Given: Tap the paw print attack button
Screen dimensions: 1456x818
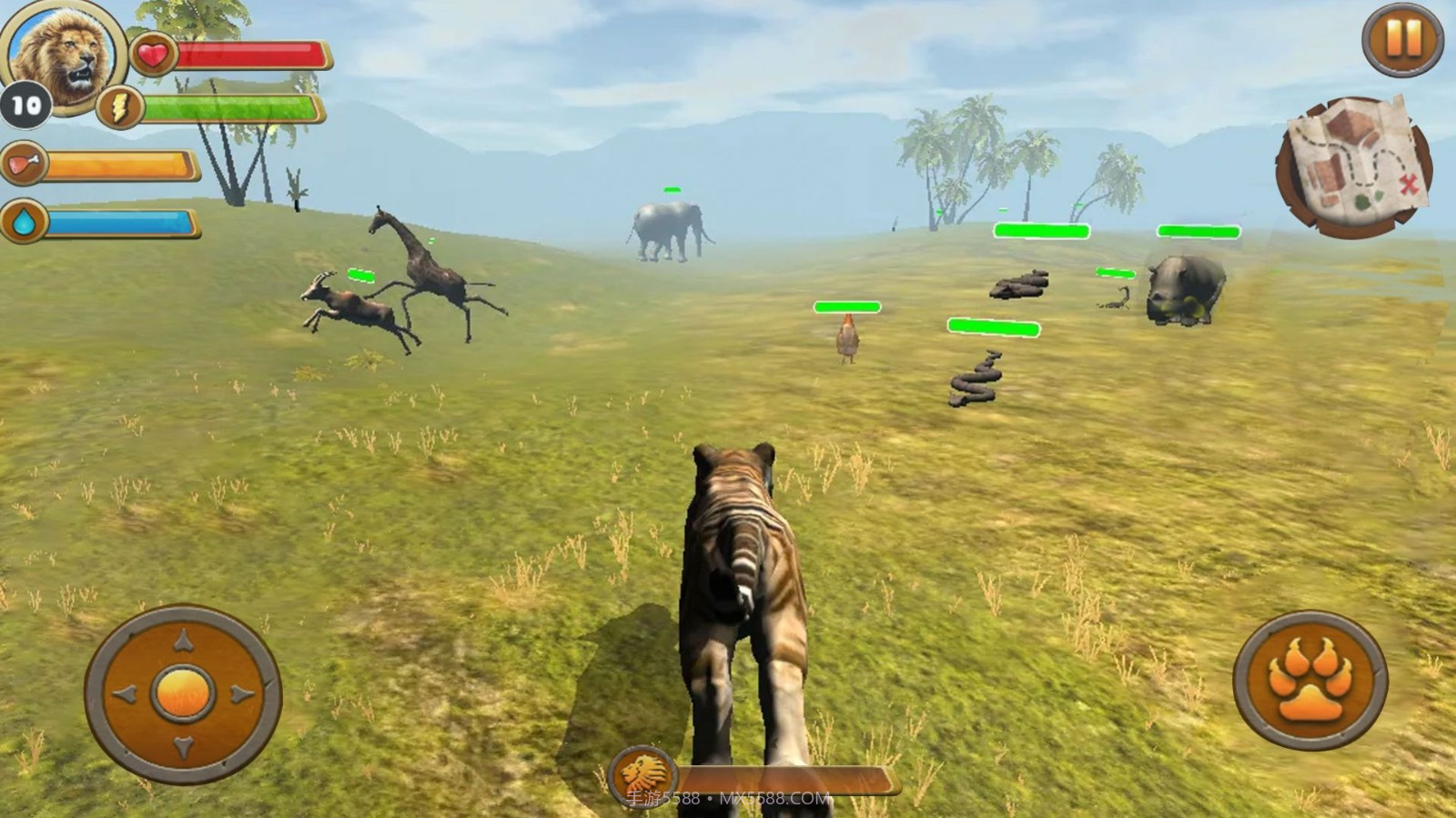Looking at the screenshot, I should [1309, 681].
